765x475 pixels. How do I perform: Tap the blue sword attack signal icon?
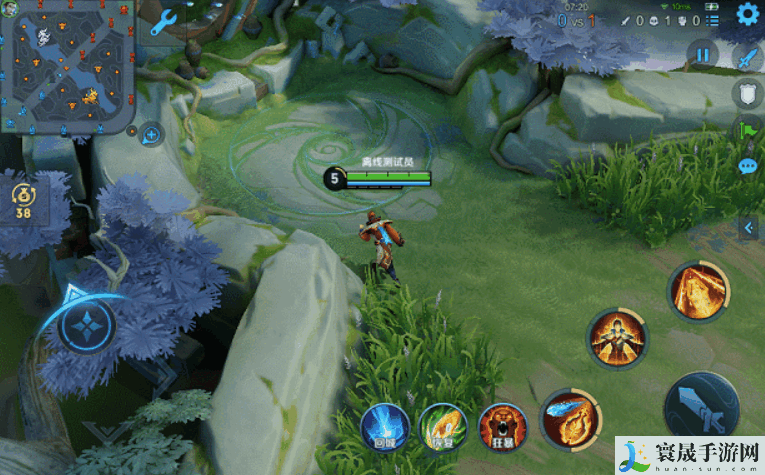click(746, 58)
